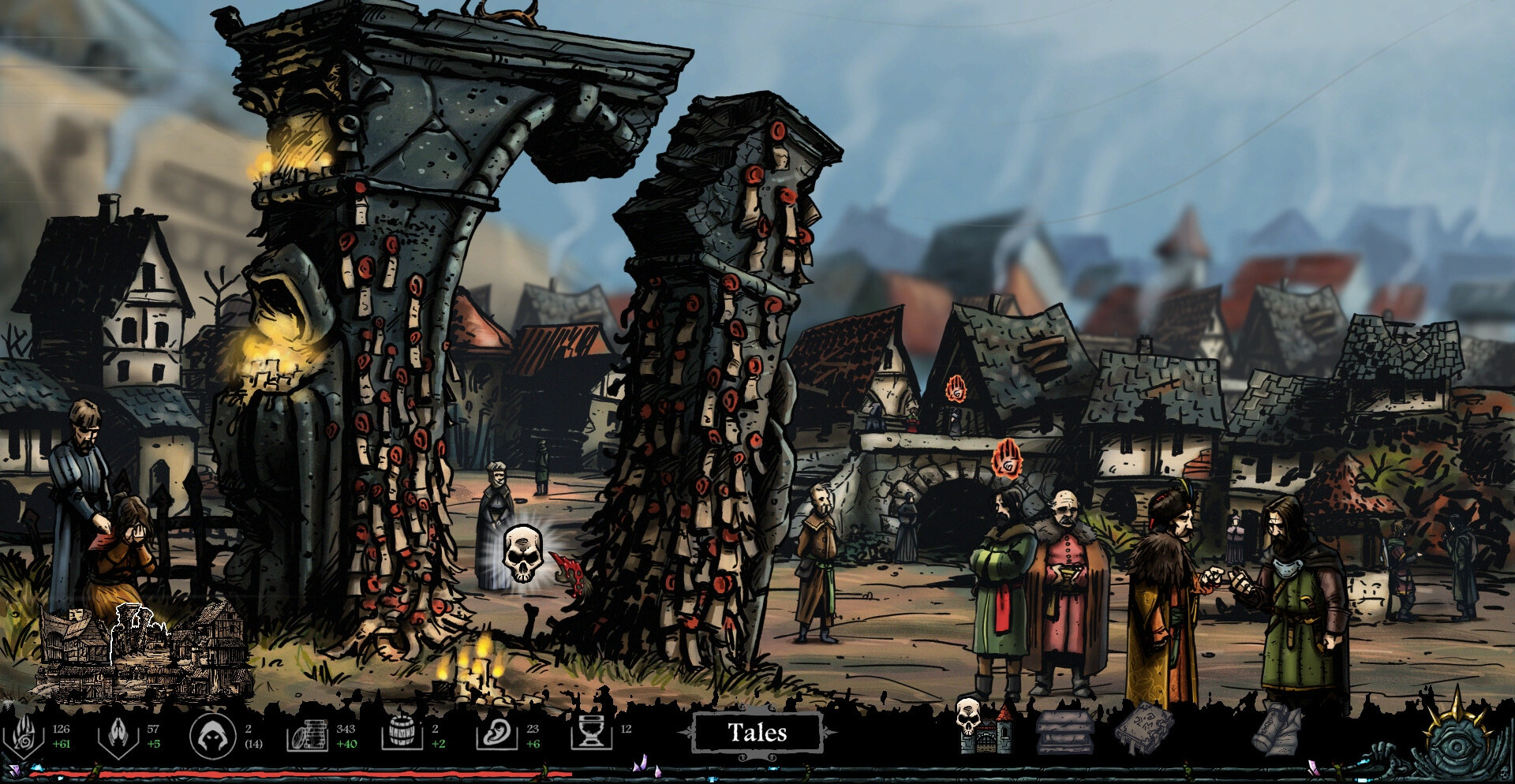Click the goblet resource icon
Viewport: 1515px width, 784px height.
[x=591, y=734]
